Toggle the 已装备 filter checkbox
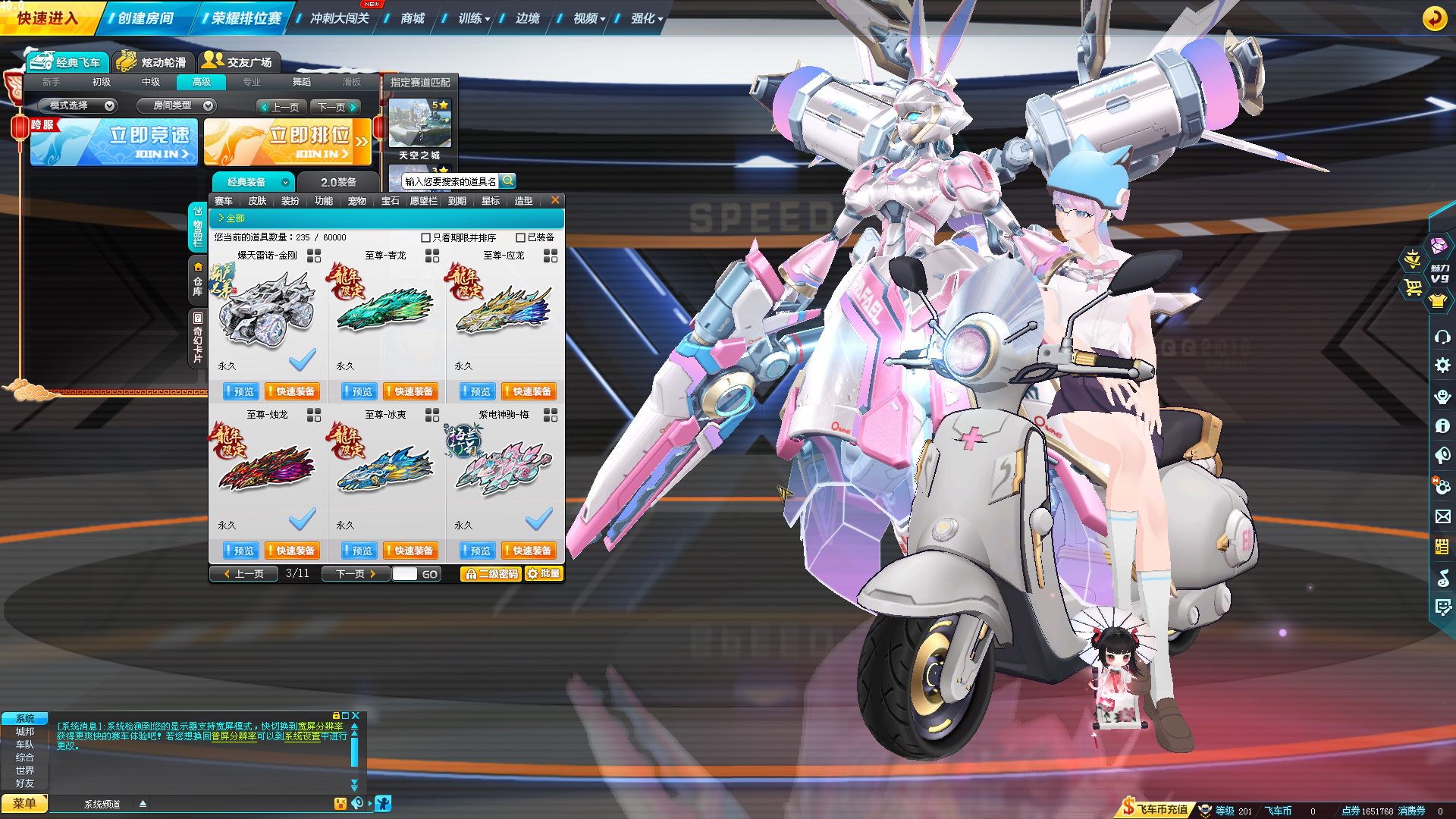Image resolution: width=1456 pixels, height=819 pixels. [521, 237]
